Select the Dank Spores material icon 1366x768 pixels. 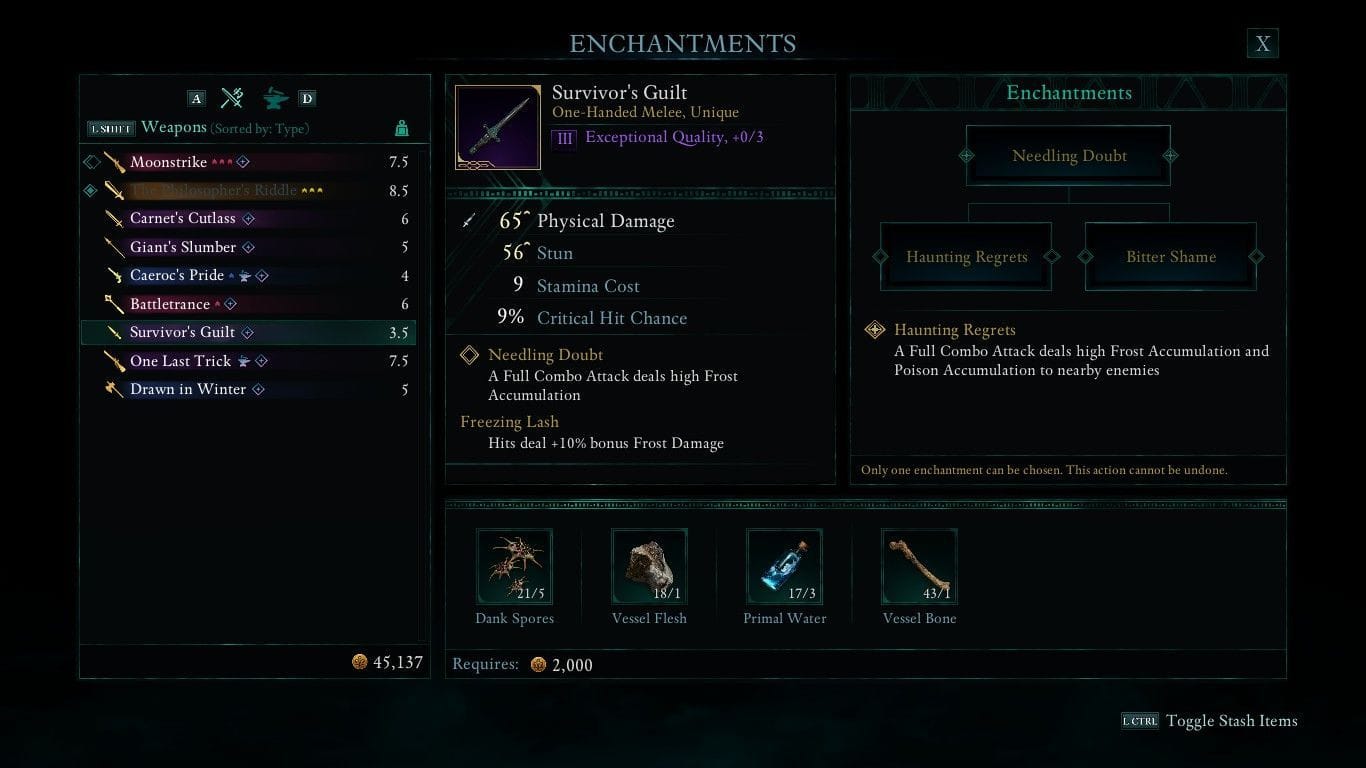coord(514,566)
